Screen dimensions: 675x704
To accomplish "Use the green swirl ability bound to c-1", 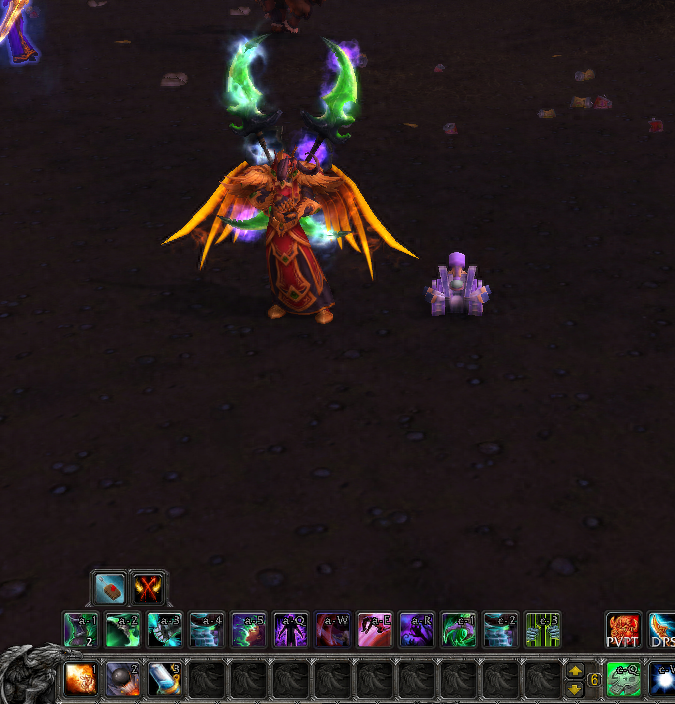I will [x=459, y=630].
